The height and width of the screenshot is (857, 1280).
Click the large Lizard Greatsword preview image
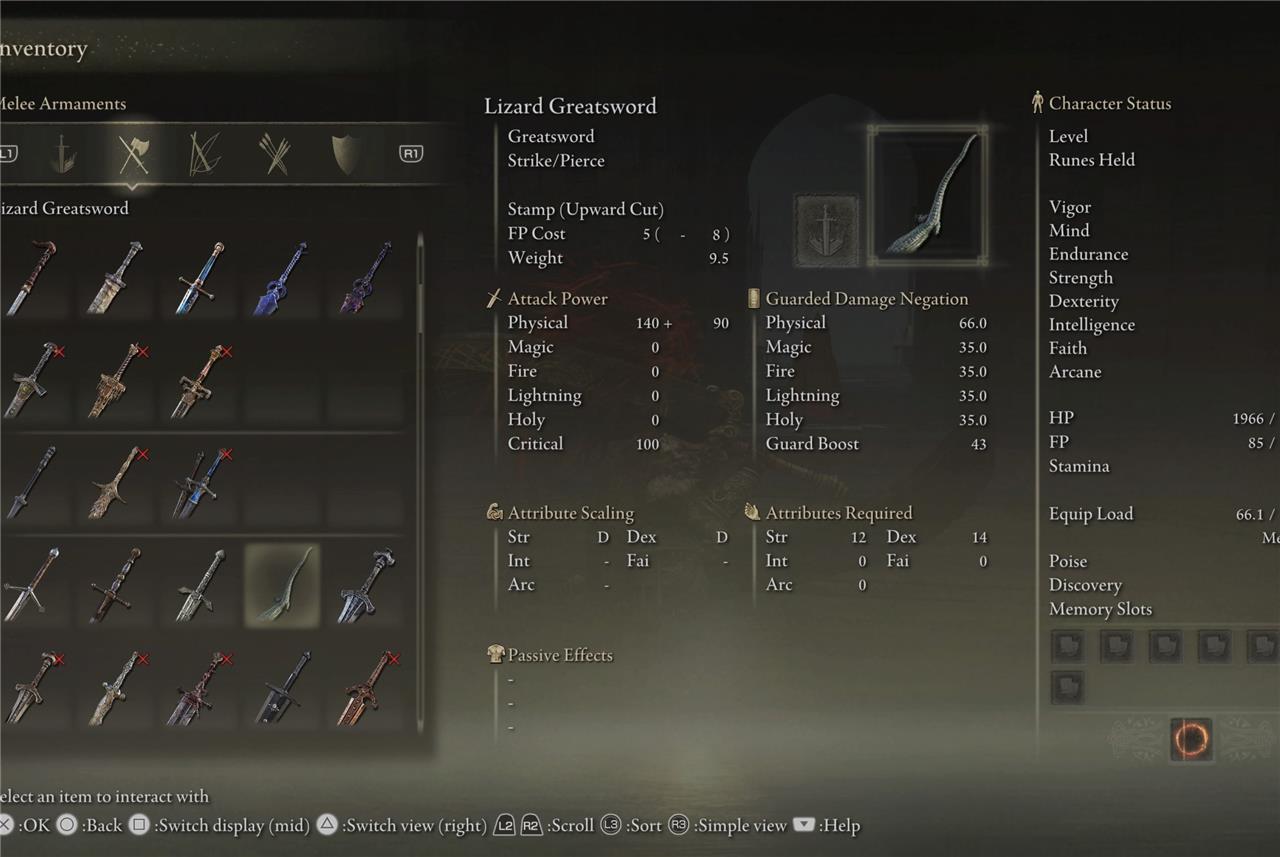point(928,196)
